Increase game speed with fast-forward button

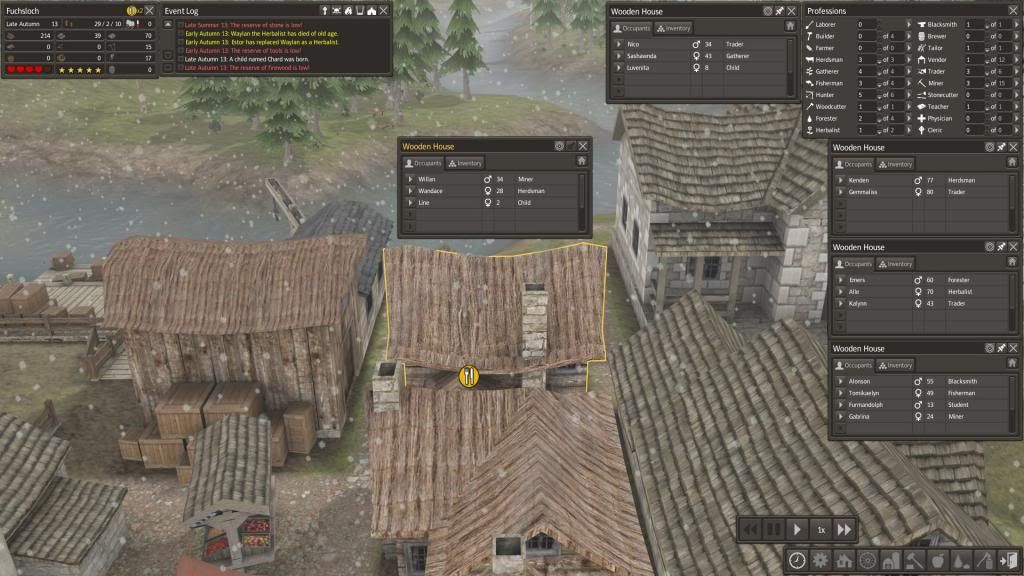(845, 529)
